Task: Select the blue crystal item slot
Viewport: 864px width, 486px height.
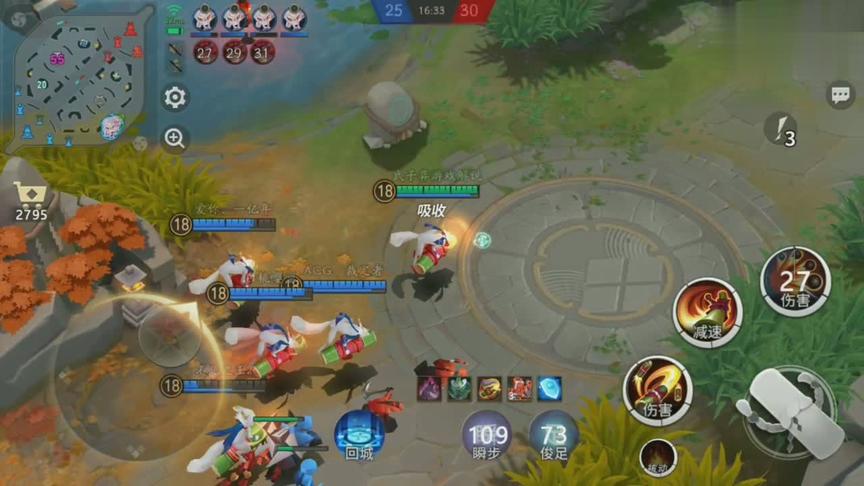Action: 549,389
